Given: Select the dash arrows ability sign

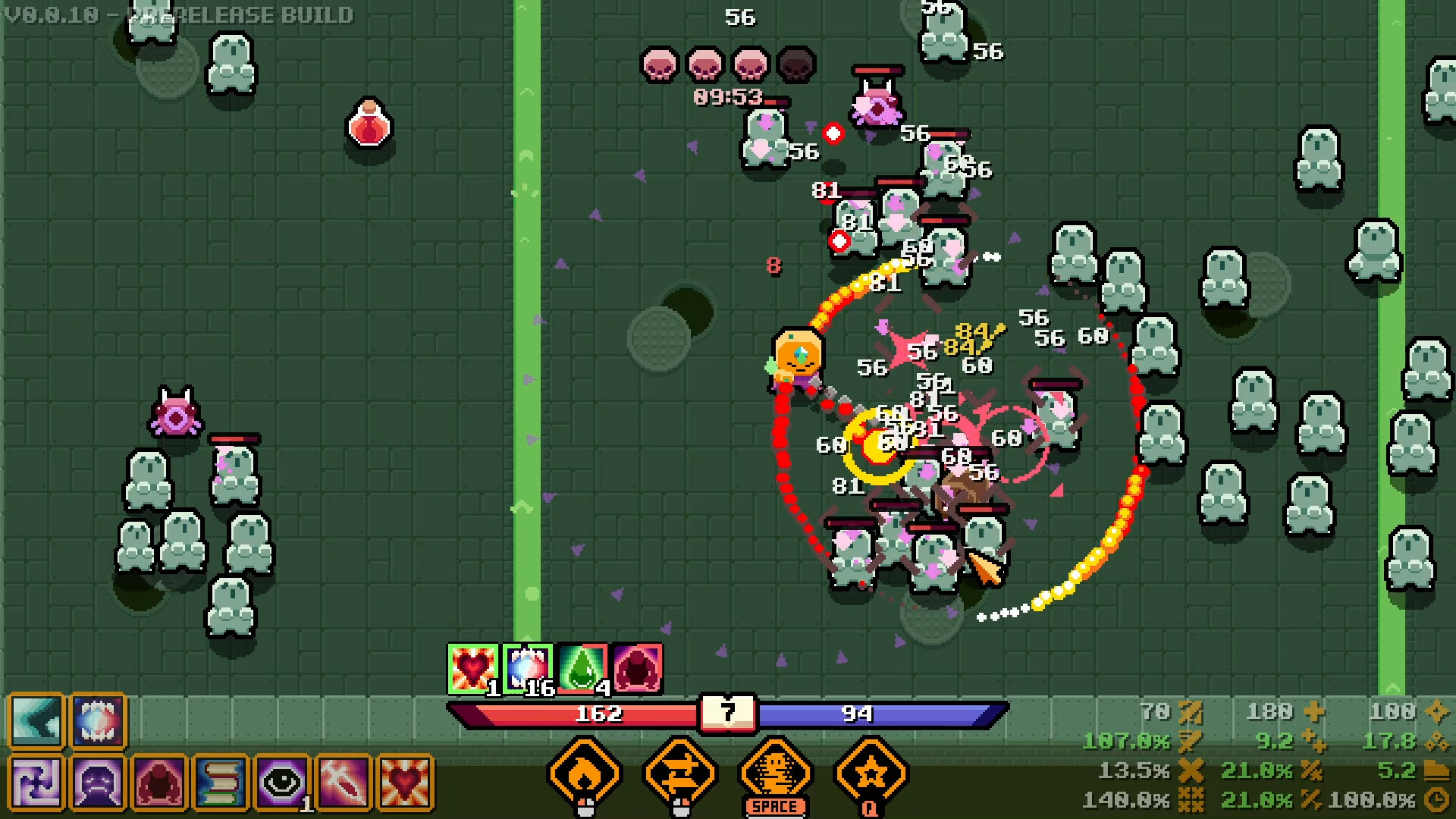Looking at the screenshot, I should 679,772.
